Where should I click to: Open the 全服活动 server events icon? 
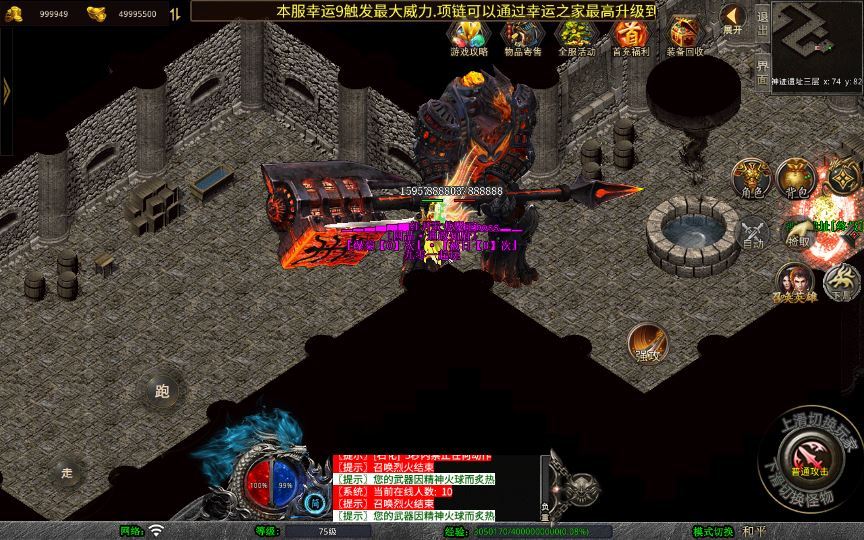pos(576,38)
